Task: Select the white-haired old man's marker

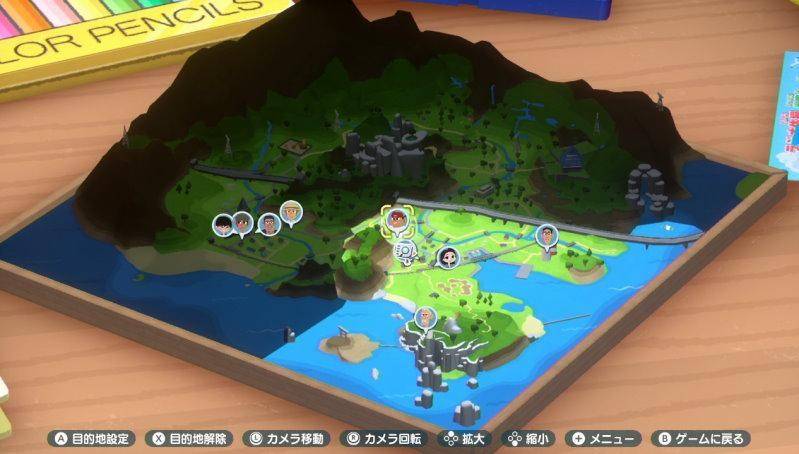Action: point(425,317)
